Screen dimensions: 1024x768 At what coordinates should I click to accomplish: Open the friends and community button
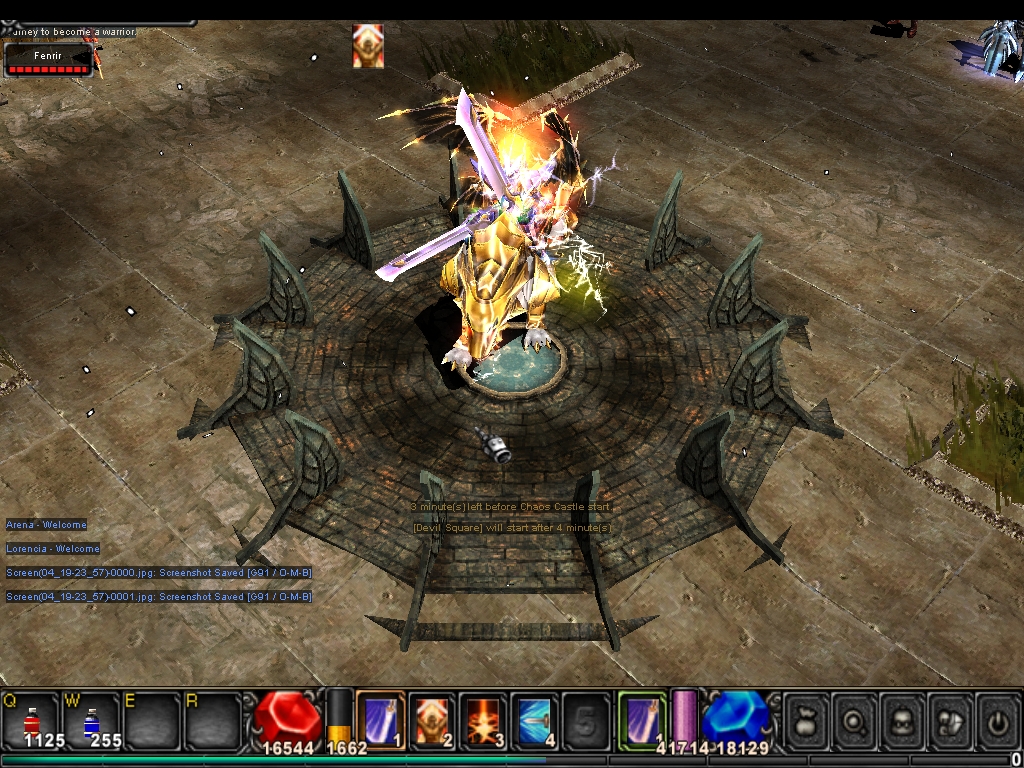pos(951,719)
